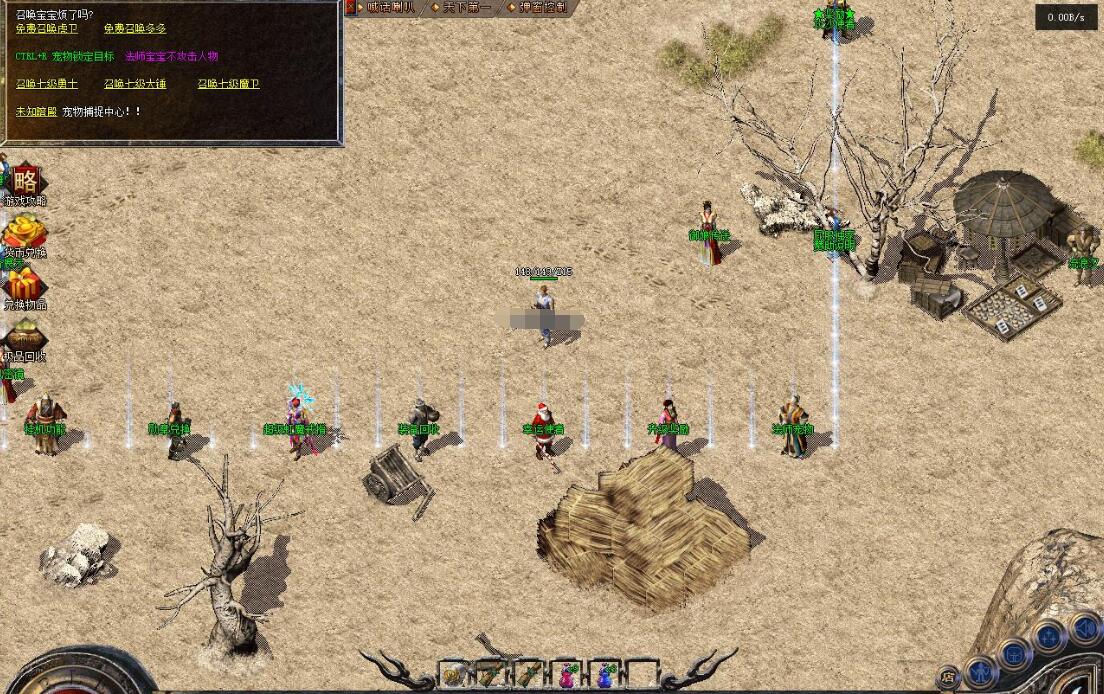Open the 未知暗殿 teleport link
Screen dimensions: 1104x694
36,111
